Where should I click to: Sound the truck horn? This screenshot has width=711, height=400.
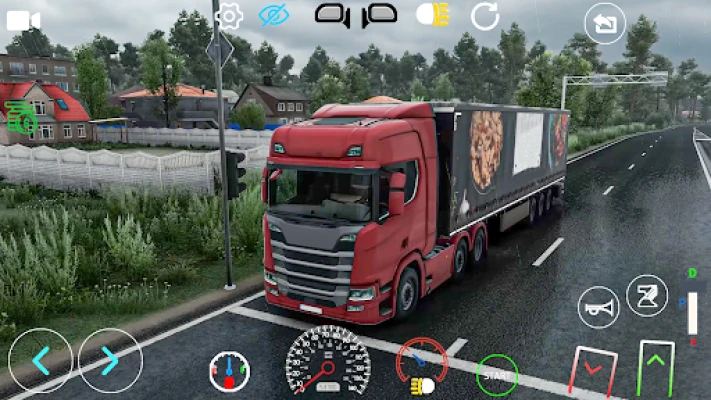pos(598,307)
